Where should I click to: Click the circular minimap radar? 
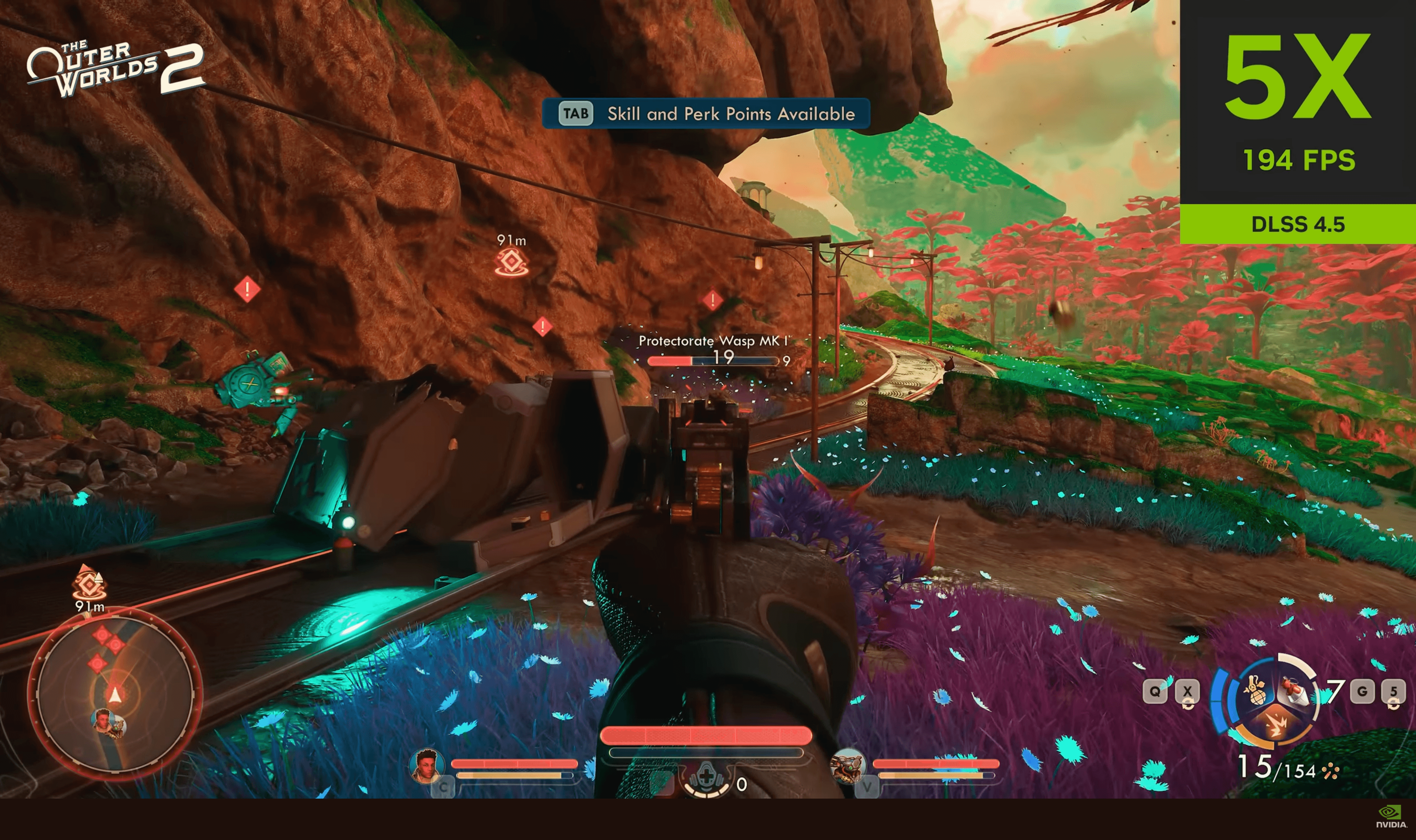tap(116, 694)
